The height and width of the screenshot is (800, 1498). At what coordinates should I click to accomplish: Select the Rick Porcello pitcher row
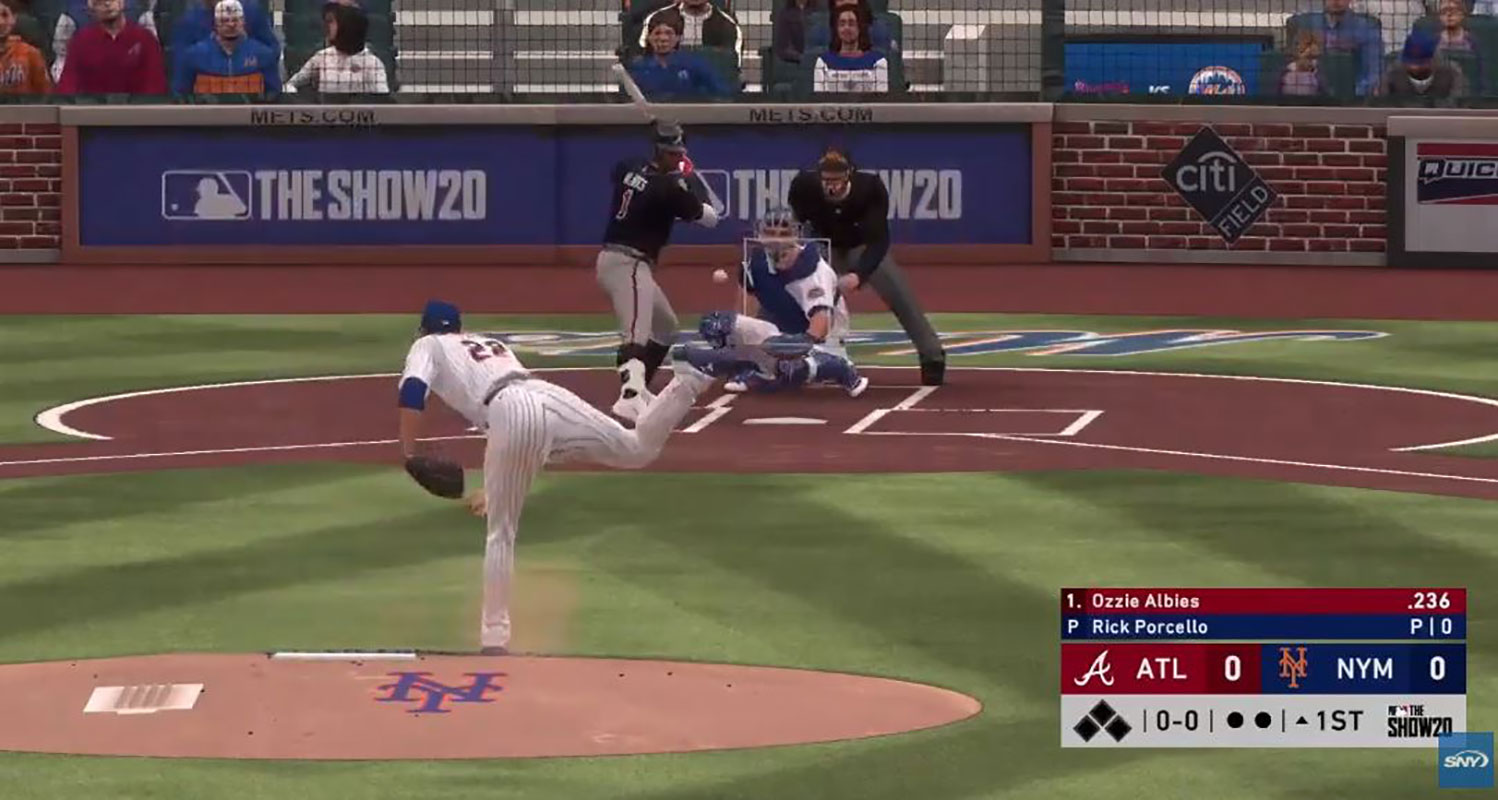pyautogui.click(x=1262, y=627)
